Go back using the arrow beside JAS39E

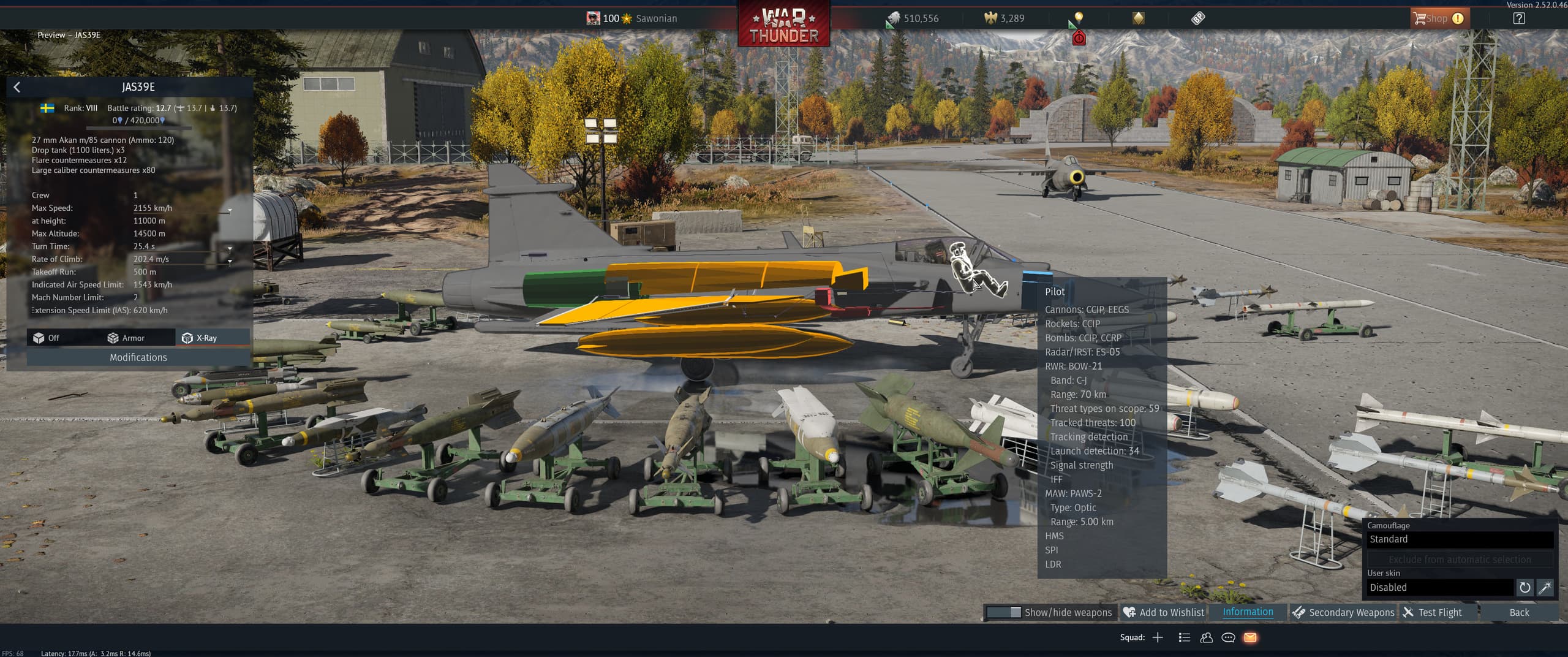[17, 87]
